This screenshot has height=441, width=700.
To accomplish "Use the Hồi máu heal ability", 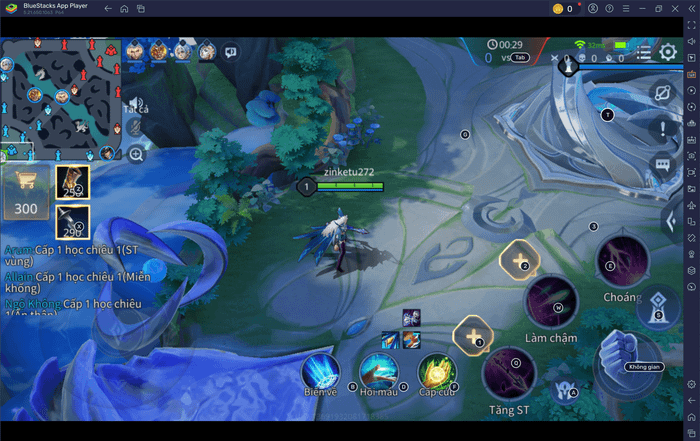I will click(379, 372).
